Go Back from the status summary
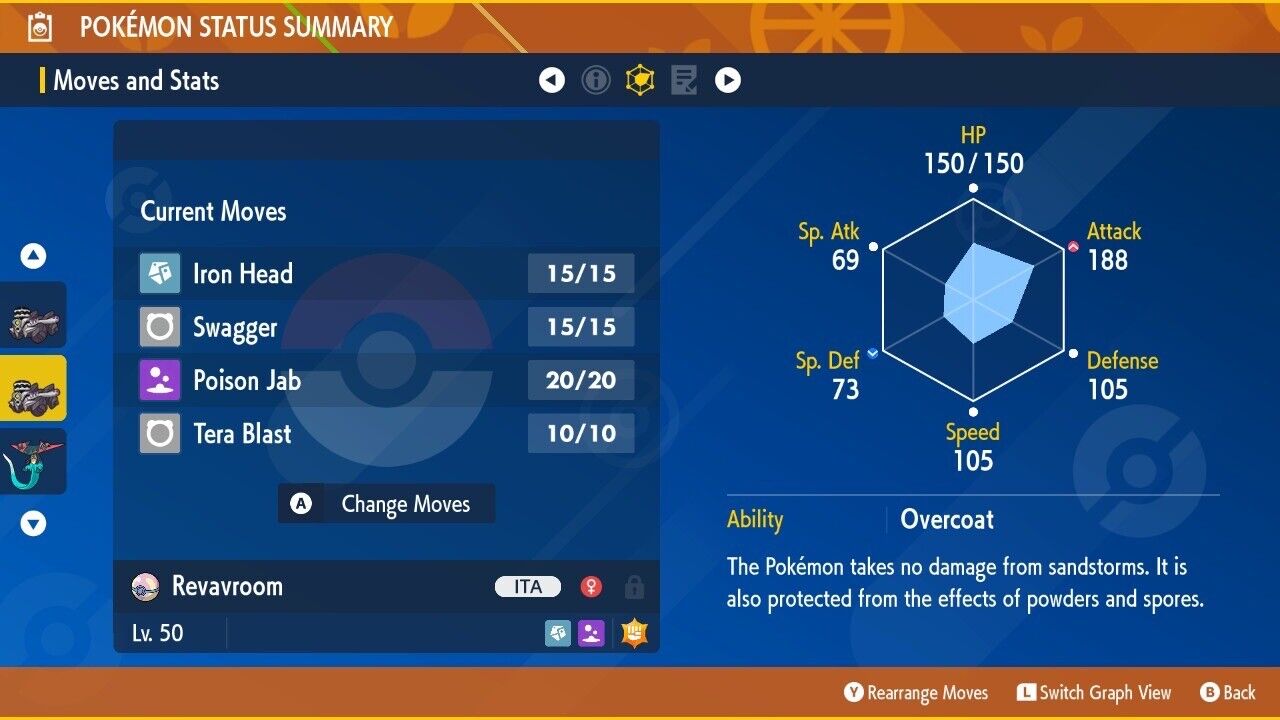Image resolution: width=1280 pixels, height=720 pixels. [x=1227, y=692]
